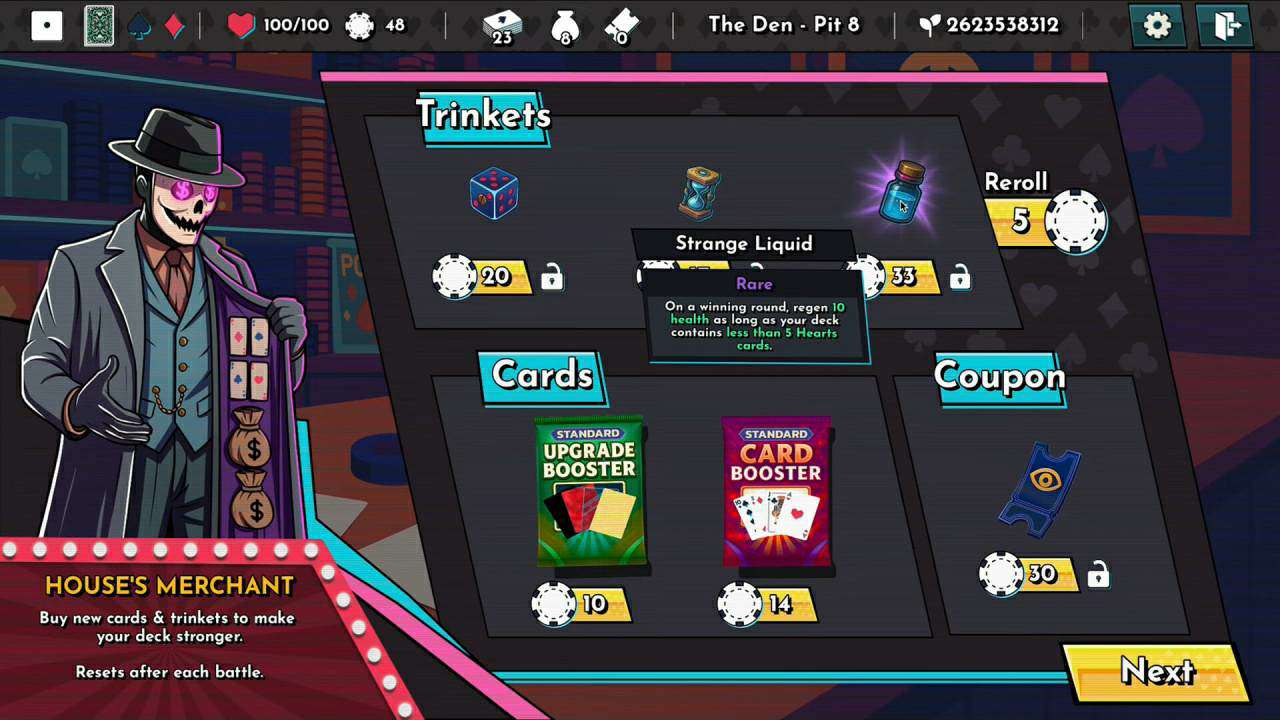Reroll the shop for 5 chips
Screen dimensions: 1280x720
[1046, 219]
